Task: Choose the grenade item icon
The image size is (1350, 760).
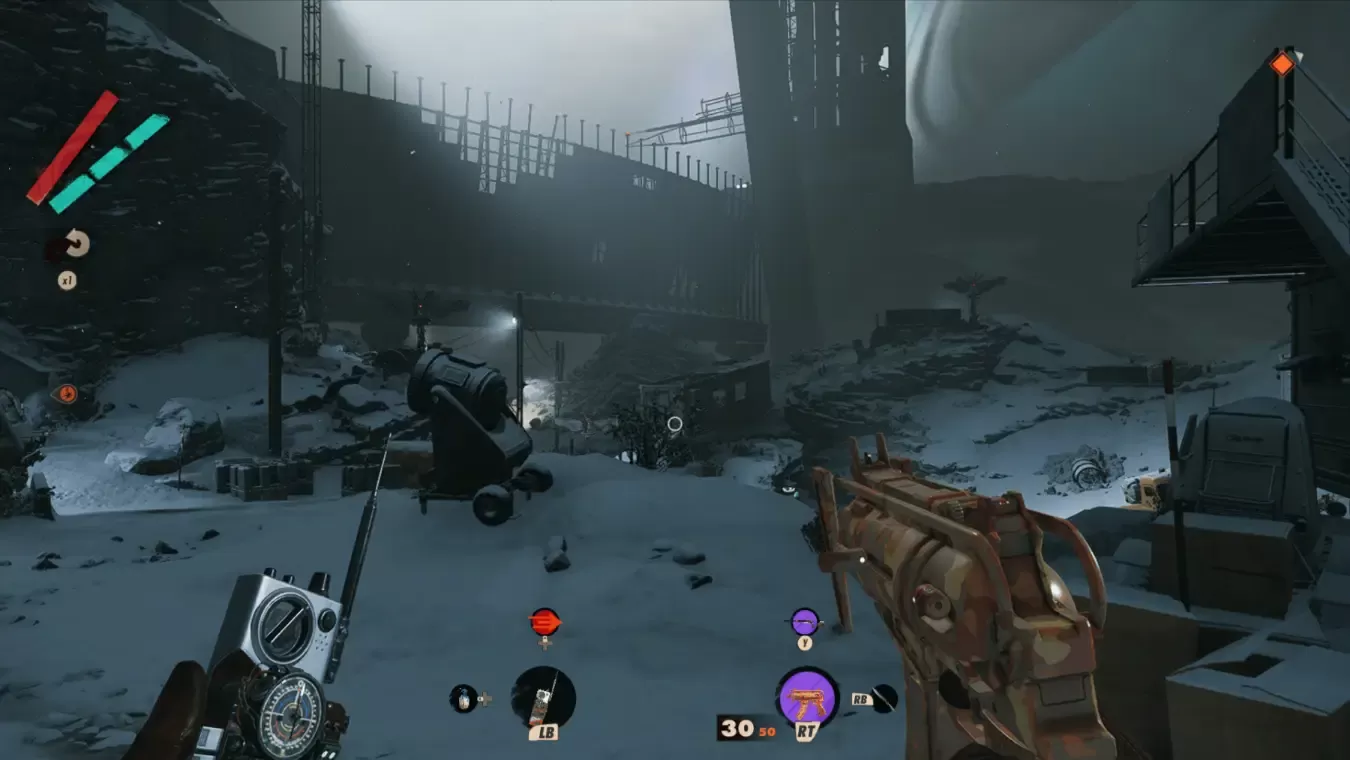Action: pos(462,697)
